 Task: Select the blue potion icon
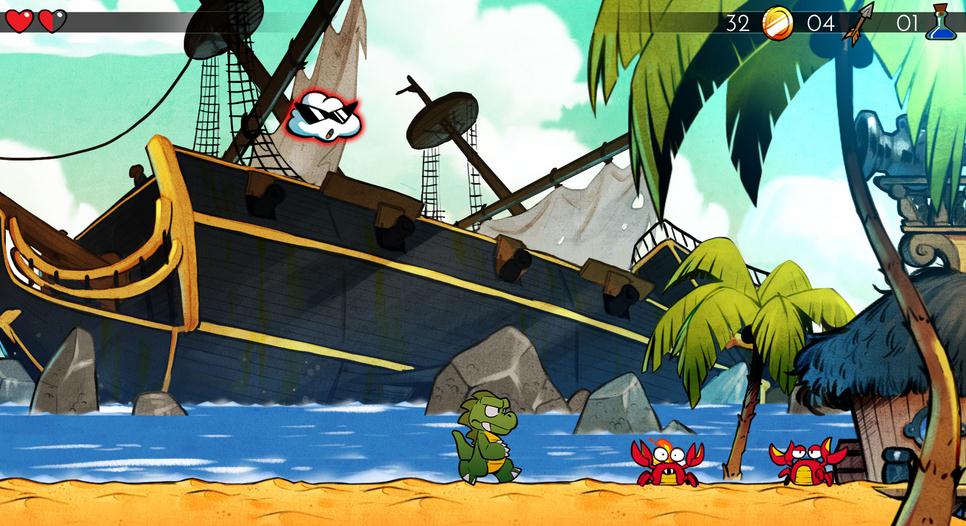(x=939, y=22)
